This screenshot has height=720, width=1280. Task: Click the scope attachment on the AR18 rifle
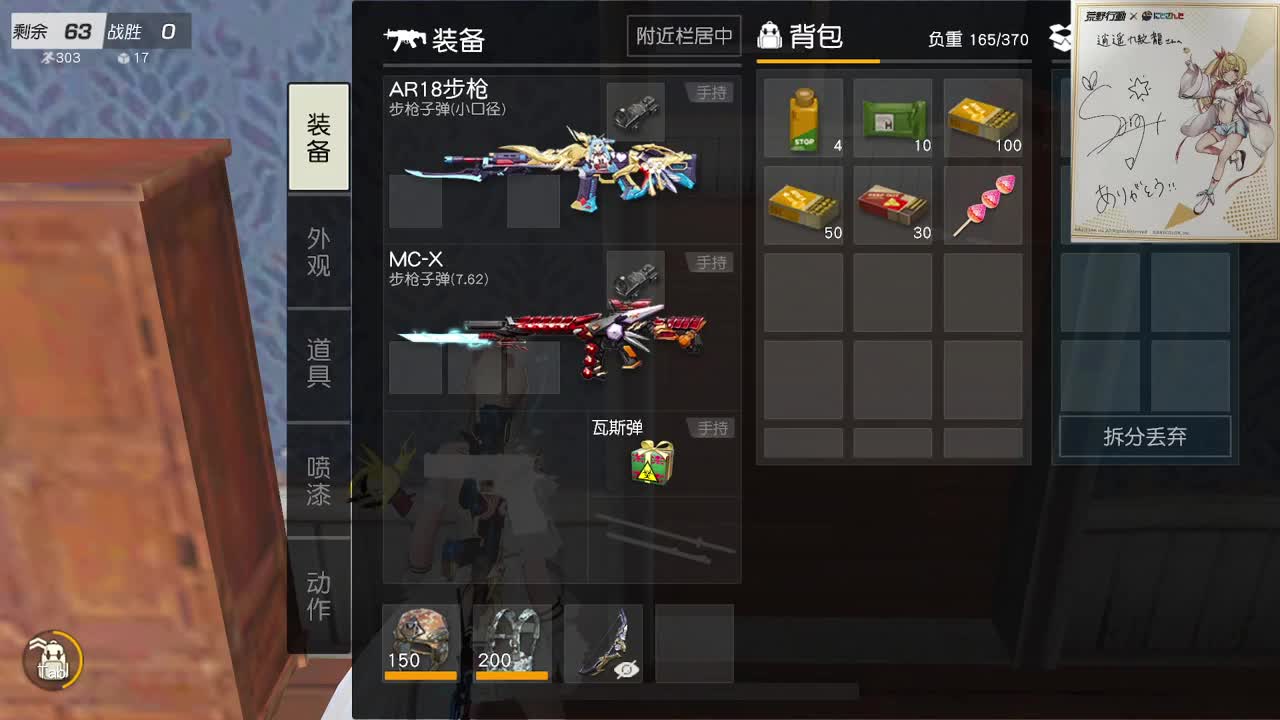pyautogui.click(x=637, y=110)
